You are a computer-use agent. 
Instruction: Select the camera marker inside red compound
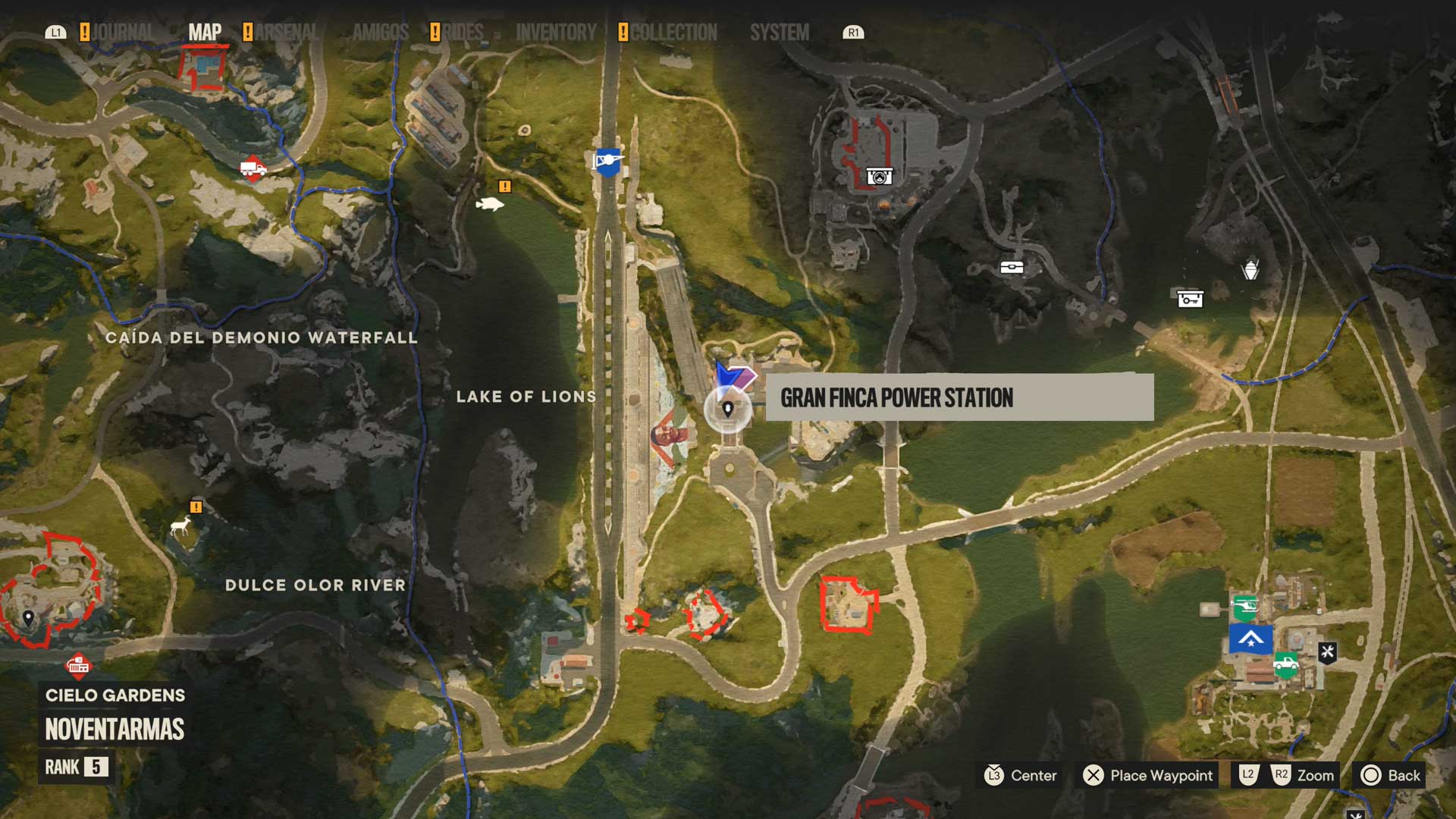(879, 177)
